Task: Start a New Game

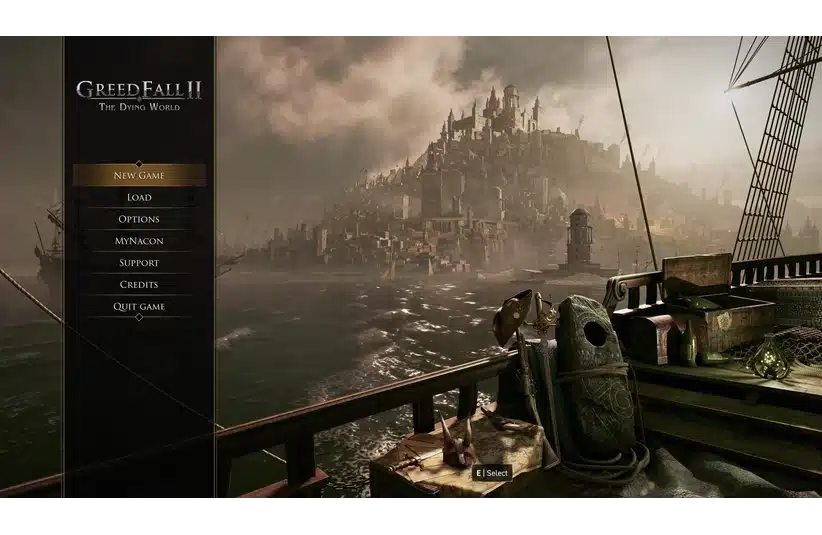Action: (139, 176)
